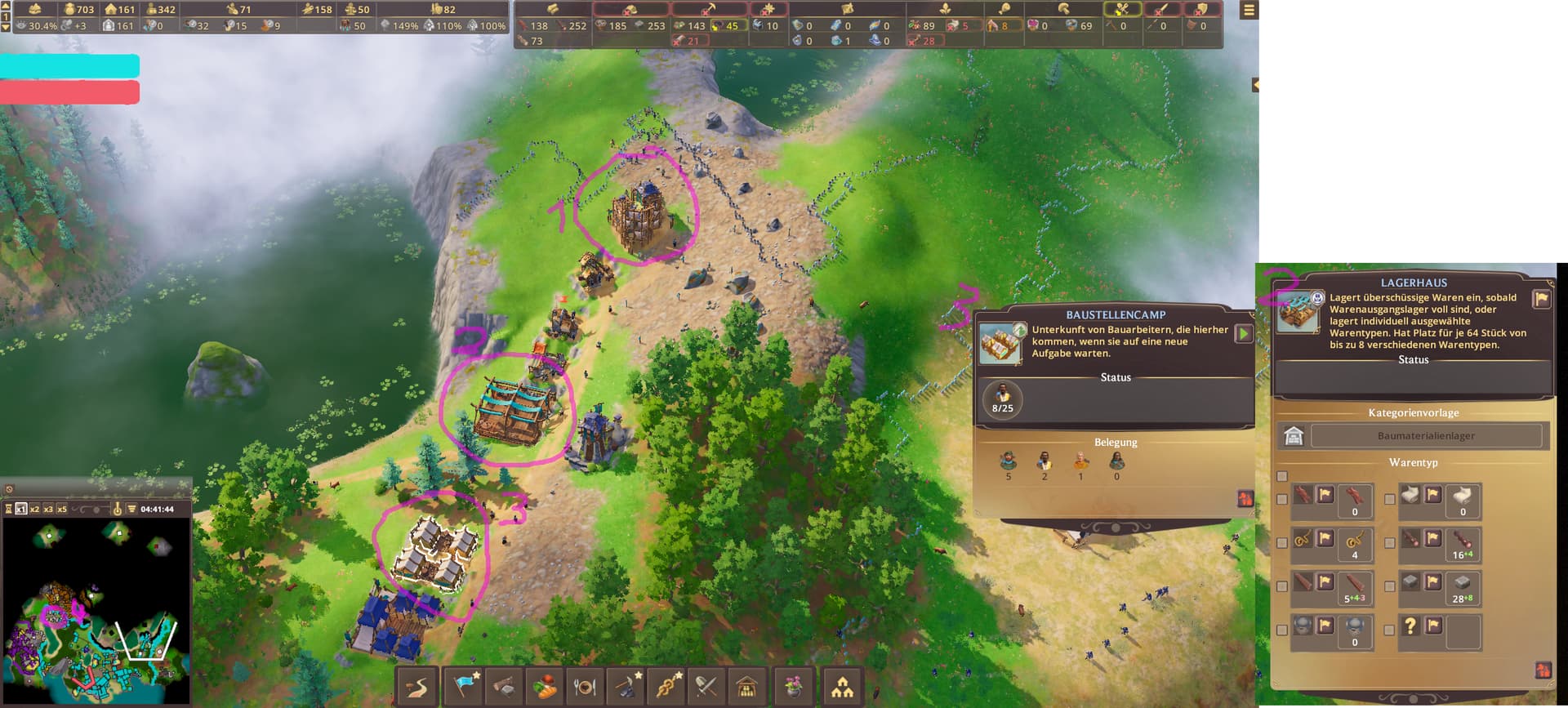Image resolution: width=1568 pixels, height=708 pixels.
Task: Open the food production category with bread
Action: [x=546, y=687]
